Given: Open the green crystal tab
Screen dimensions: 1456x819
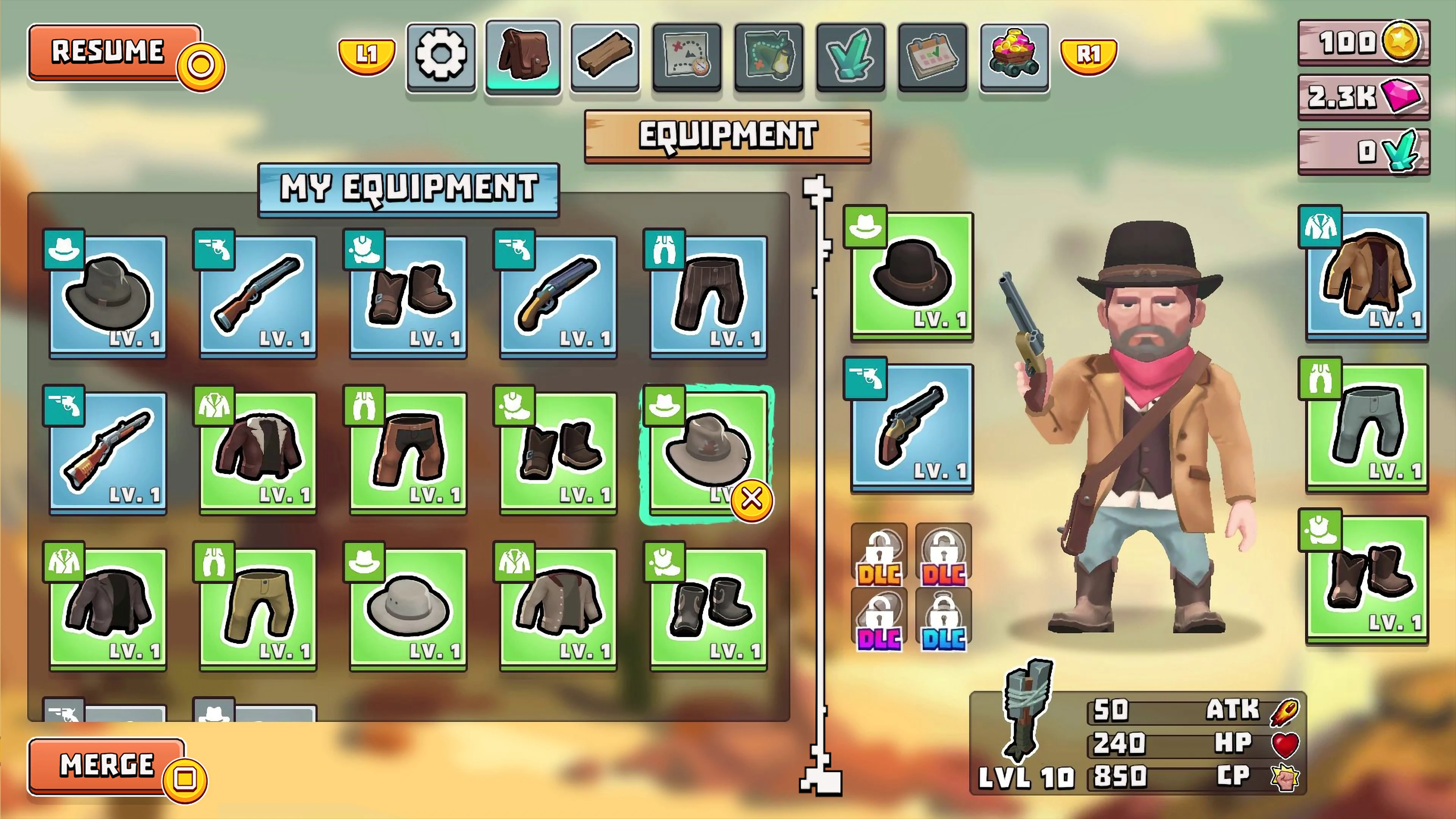Looking at the screenshot, I should pos(850,55).
